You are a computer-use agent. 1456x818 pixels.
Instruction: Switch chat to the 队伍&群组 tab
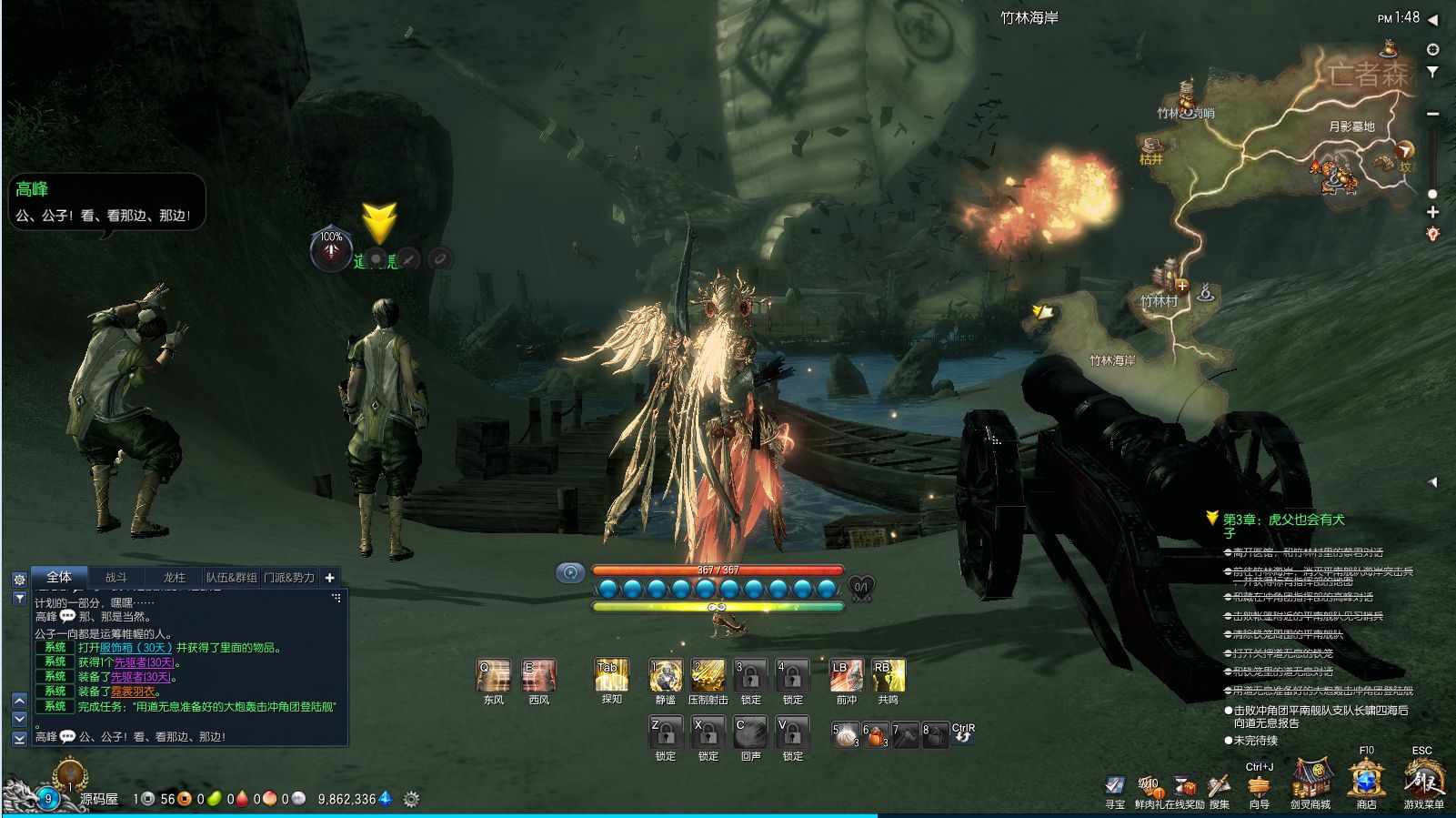tap(231, 577)
